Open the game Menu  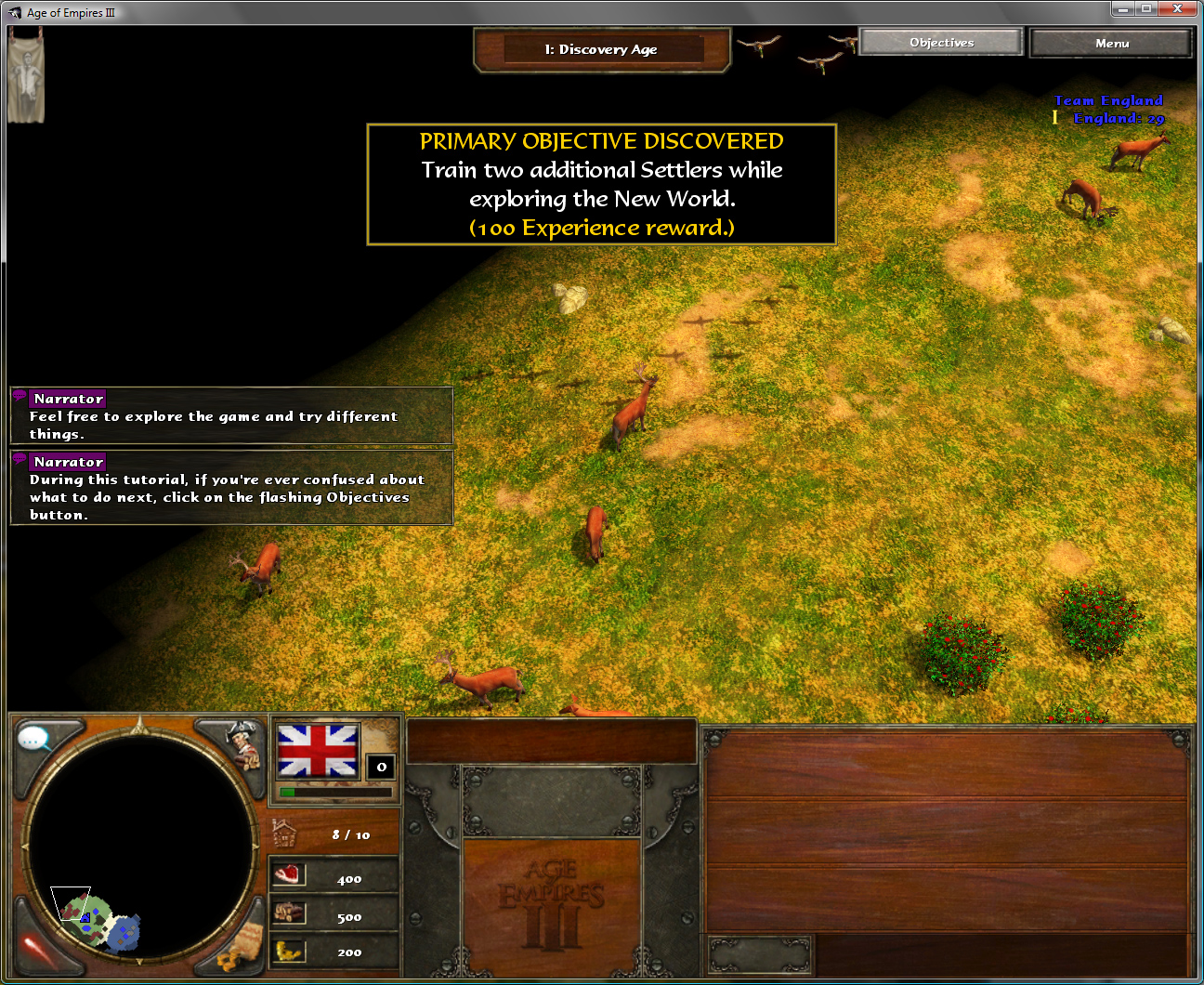(x=1111, y=44)
